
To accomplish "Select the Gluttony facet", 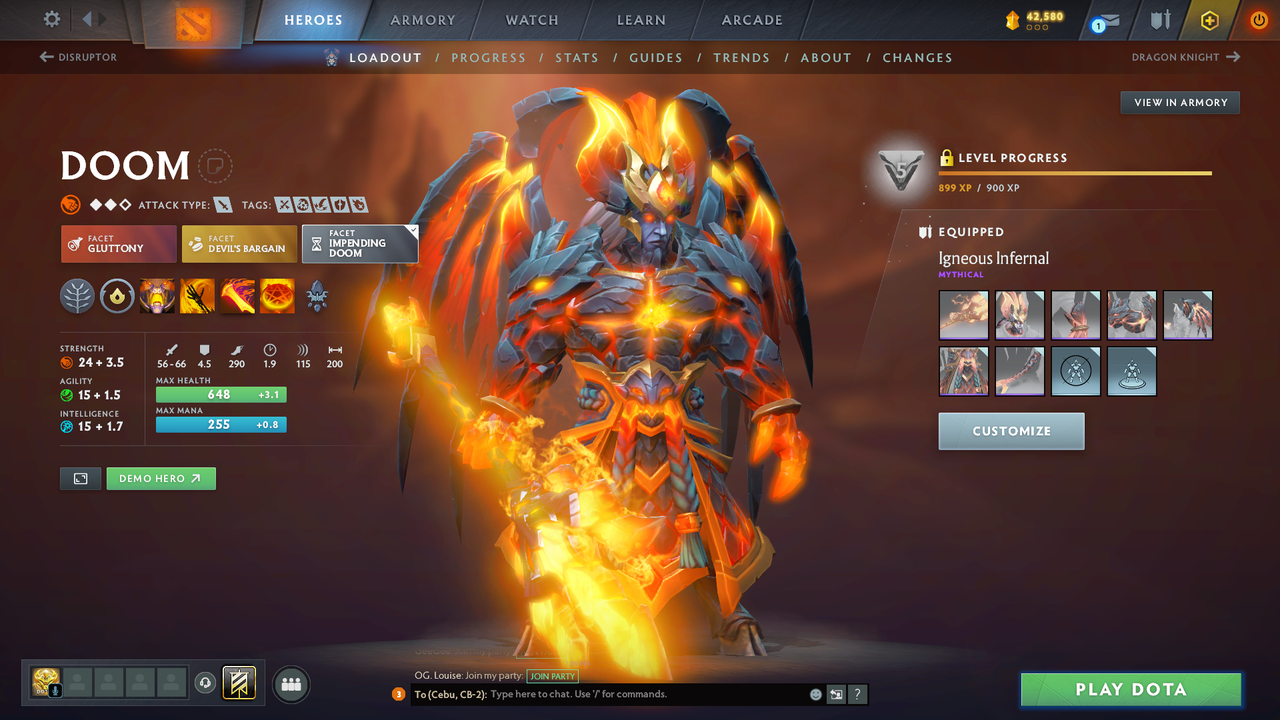I will point(118,243).
